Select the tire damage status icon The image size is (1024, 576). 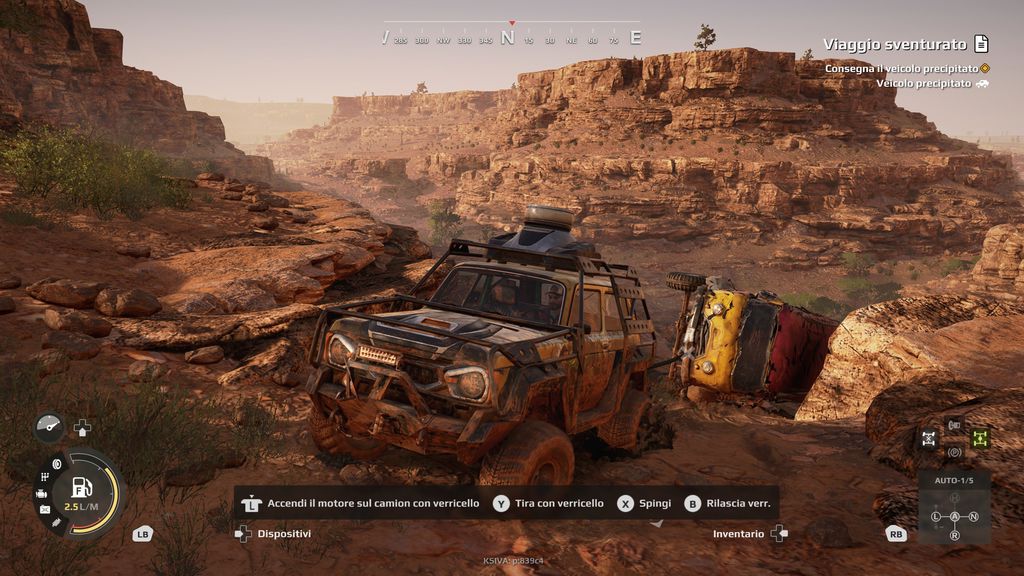(x=56, y=464)
